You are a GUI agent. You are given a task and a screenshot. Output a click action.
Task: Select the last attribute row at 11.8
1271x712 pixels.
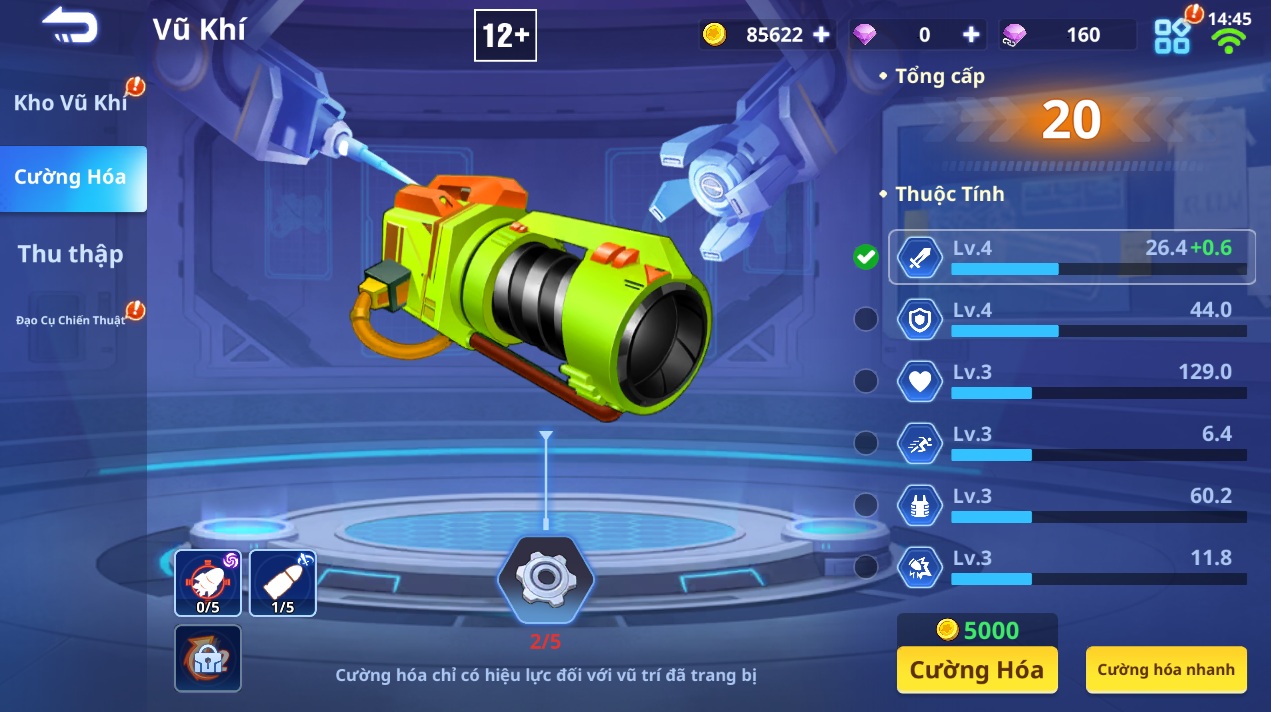(x=1070, y=567)
